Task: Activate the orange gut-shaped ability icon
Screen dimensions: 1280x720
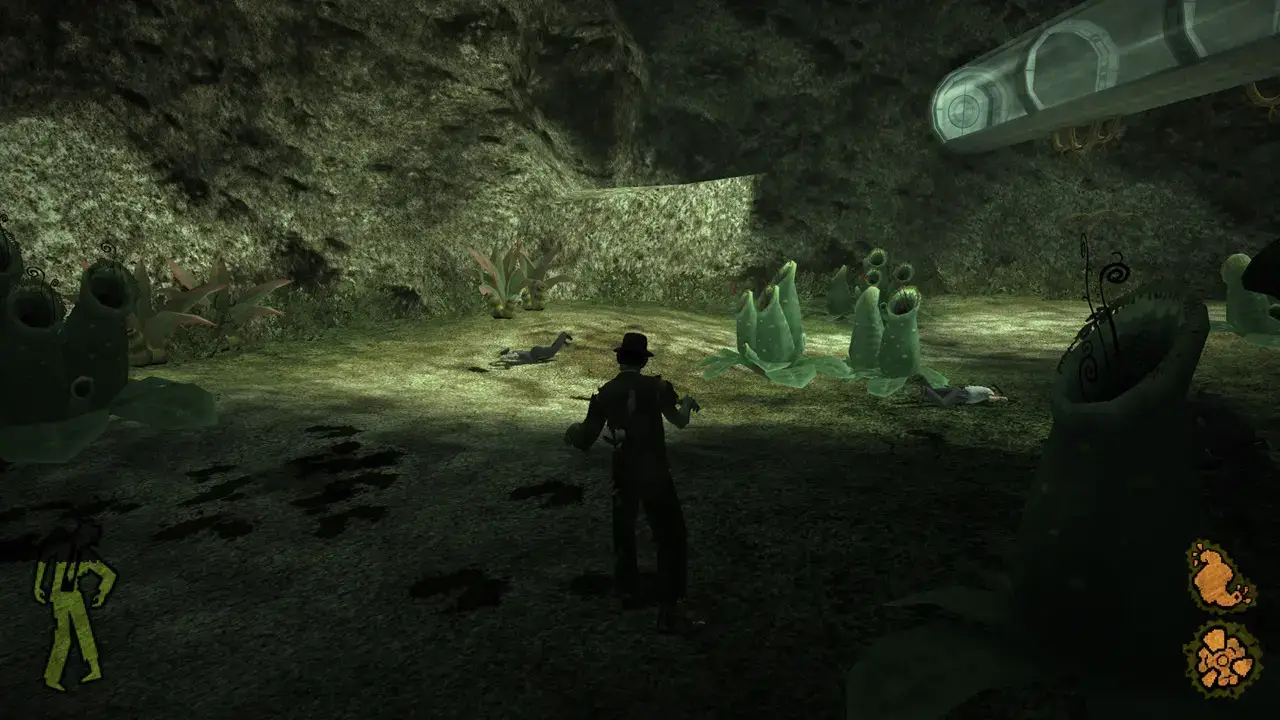Action: point(1219,577)
